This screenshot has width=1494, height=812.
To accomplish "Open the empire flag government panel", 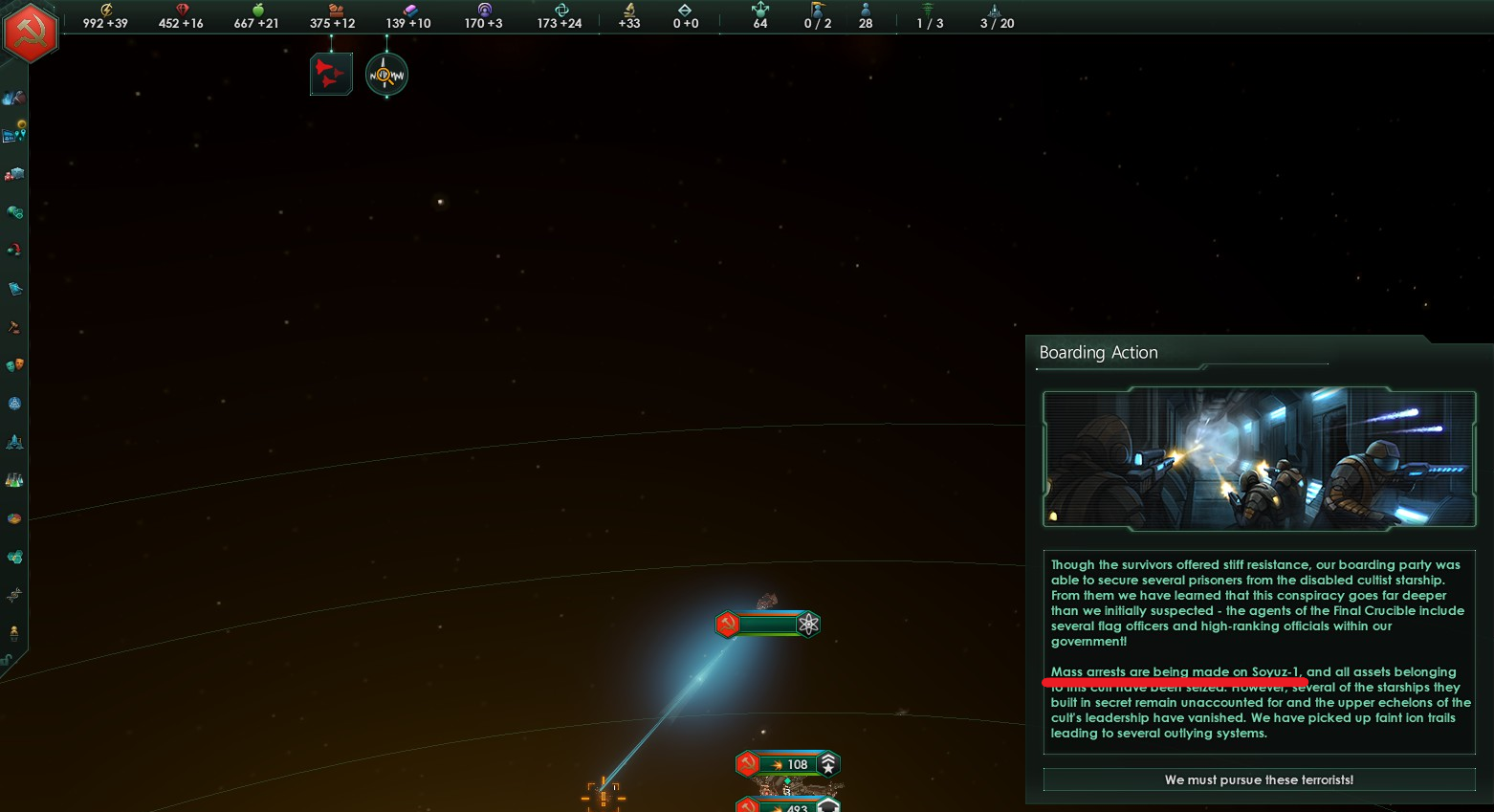I will tap(31, 33).
